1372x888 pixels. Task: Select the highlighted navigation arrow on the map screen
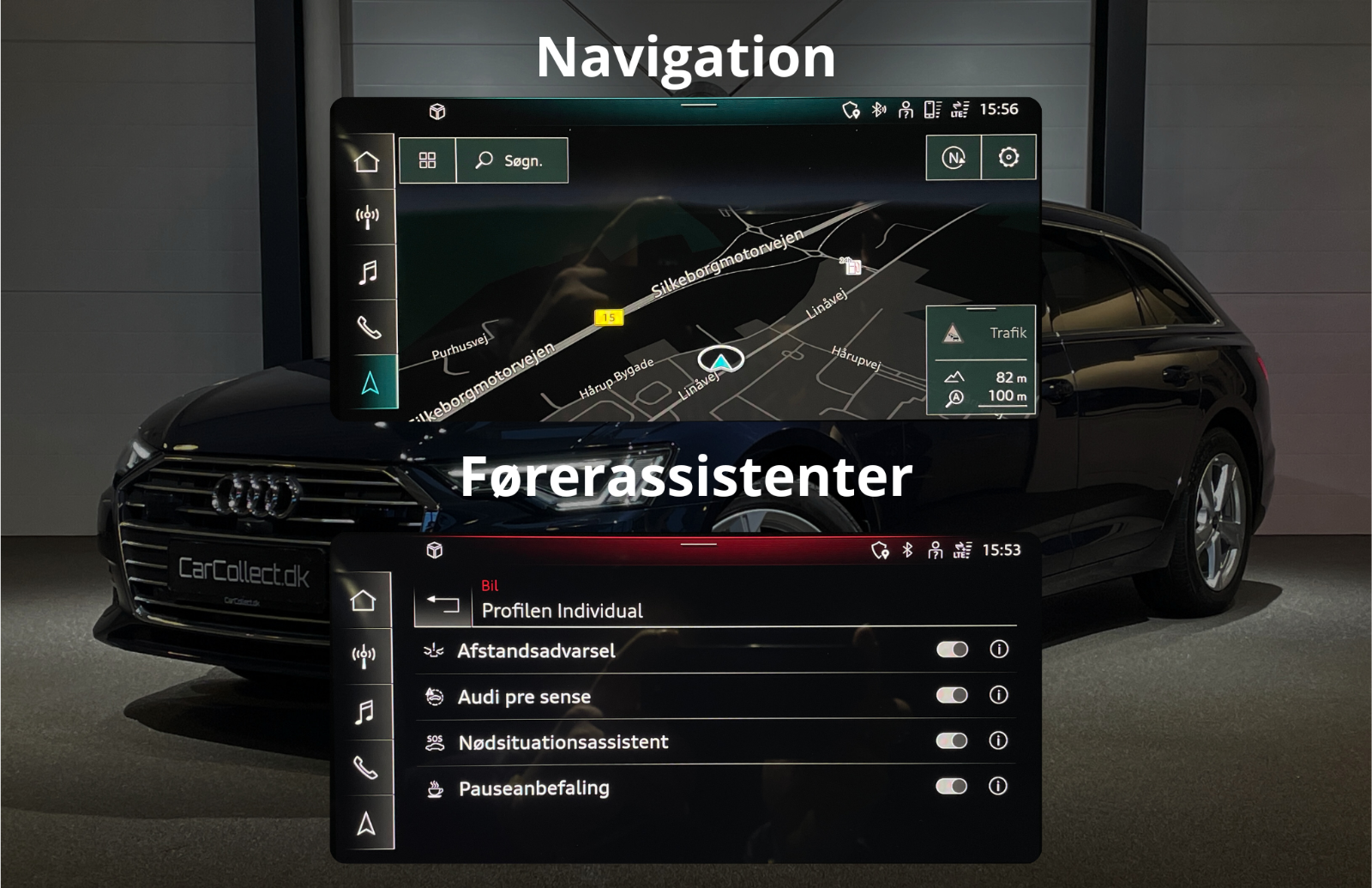(370, 383)
